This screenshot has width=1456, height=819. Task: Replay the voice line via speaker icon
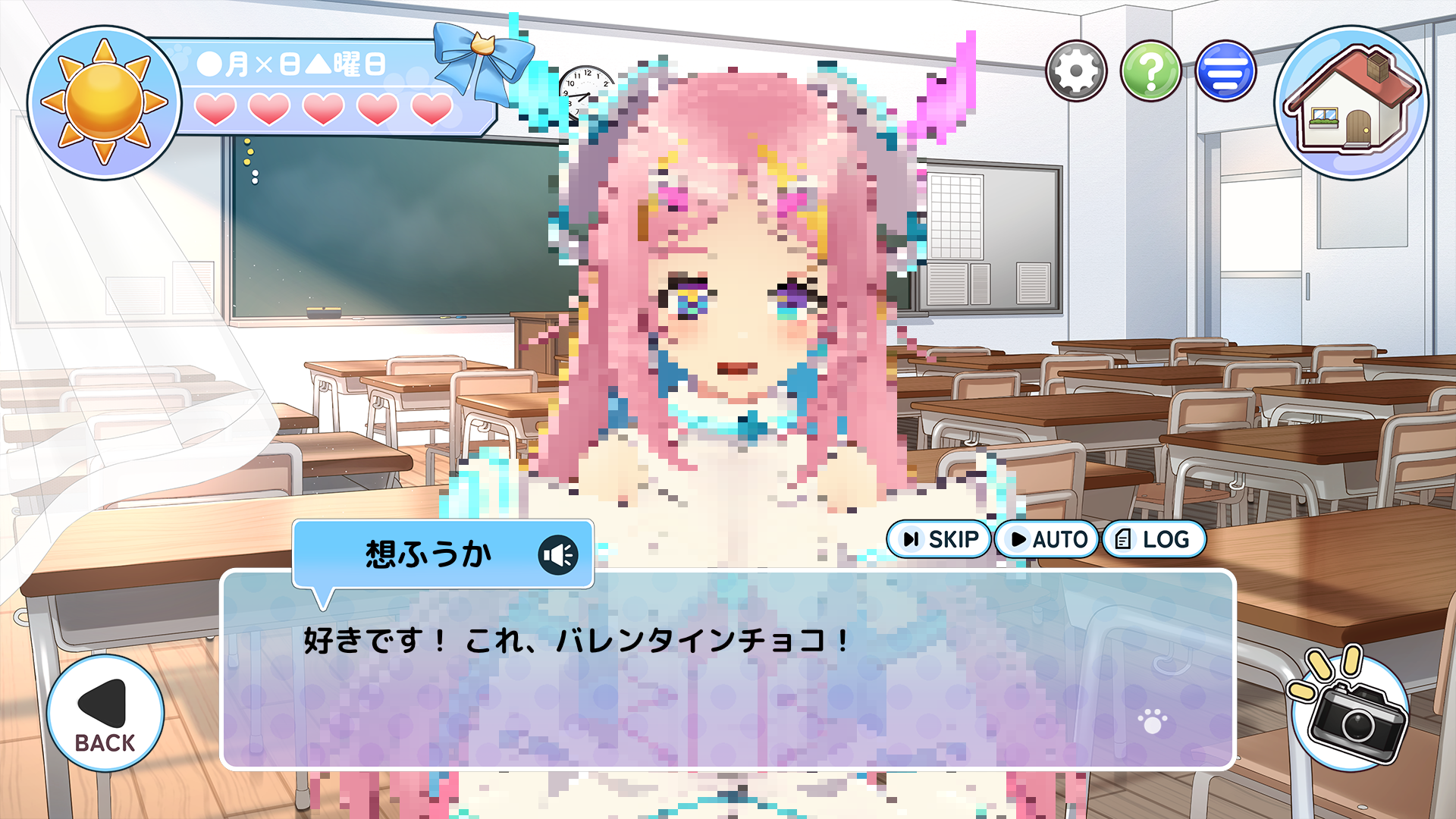(559, 554)
